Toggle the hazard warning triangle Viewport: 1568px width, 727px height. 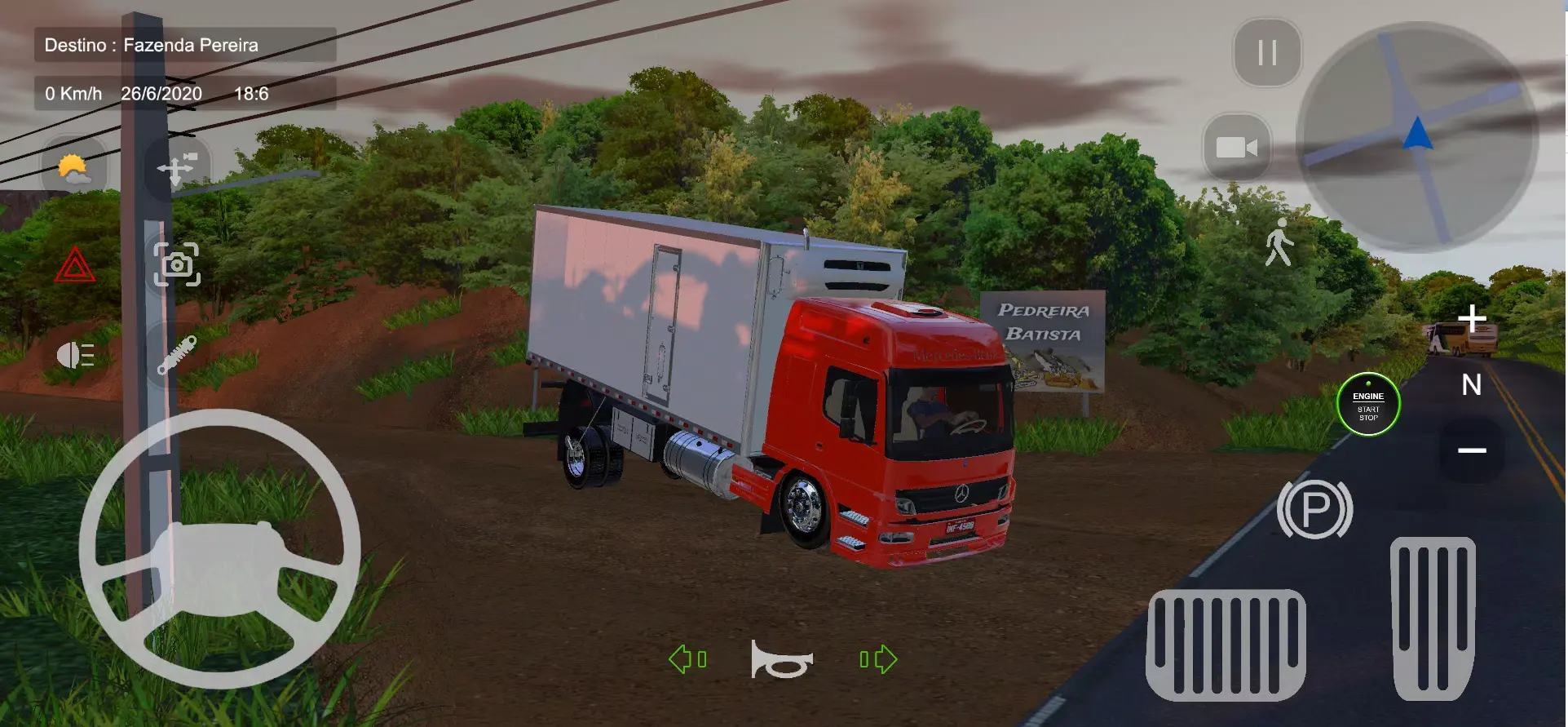(74, 264)
